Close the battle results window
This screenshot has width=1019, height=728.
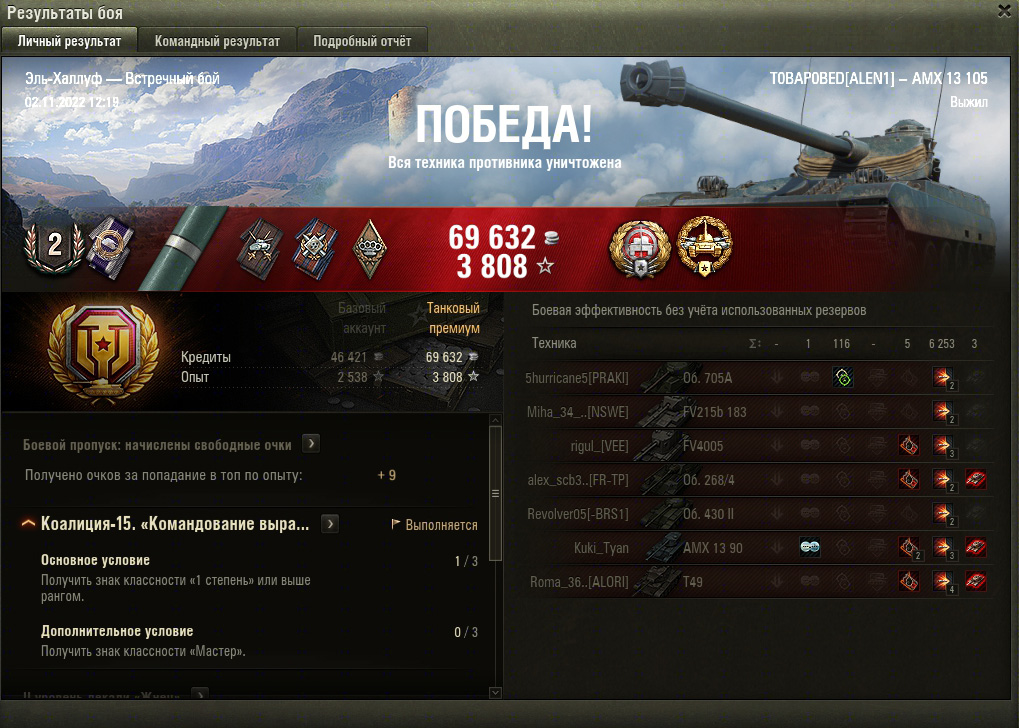pos(1004,11)
